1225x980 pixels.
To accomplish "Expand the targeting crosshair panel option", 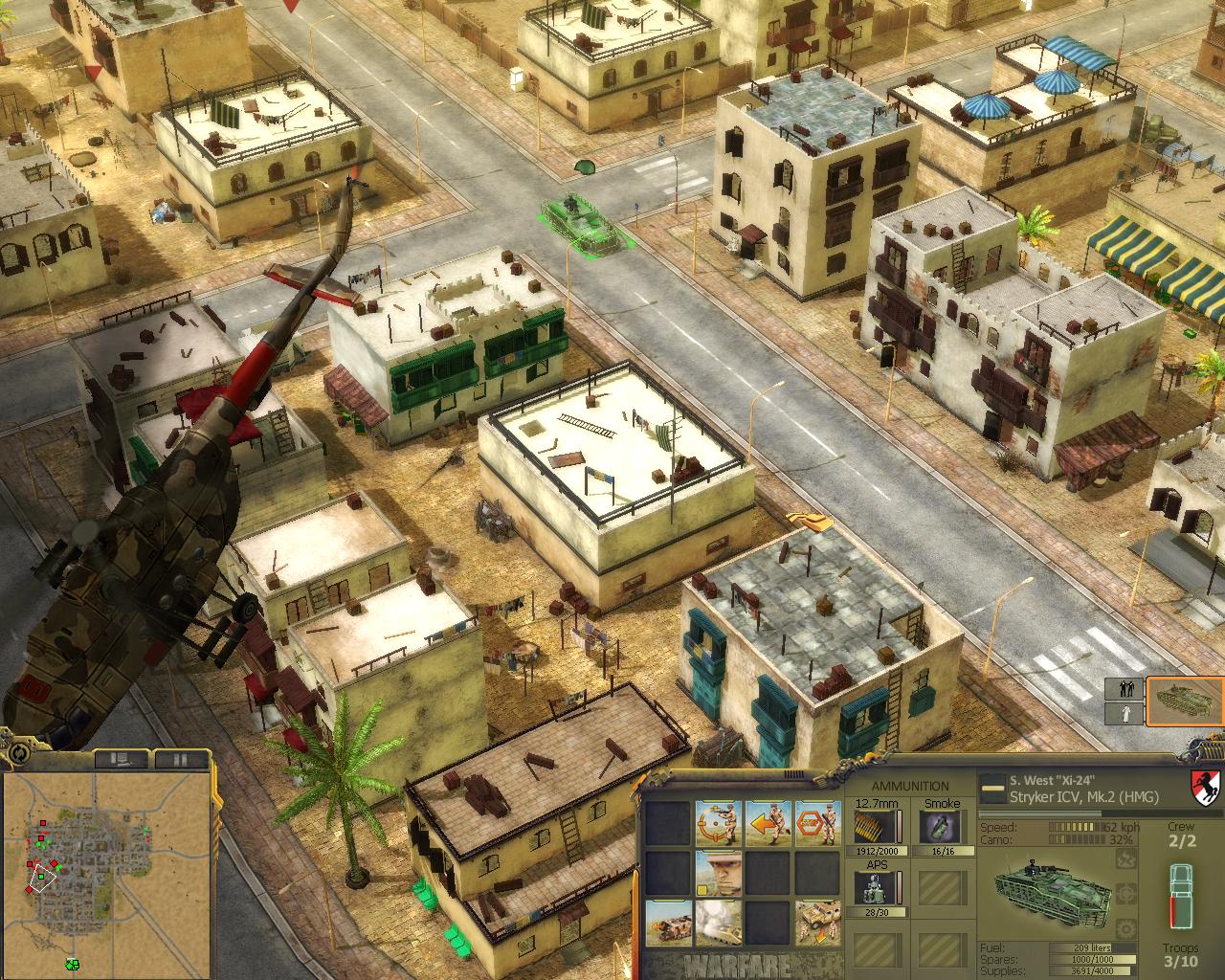I will pos(1126,893).
